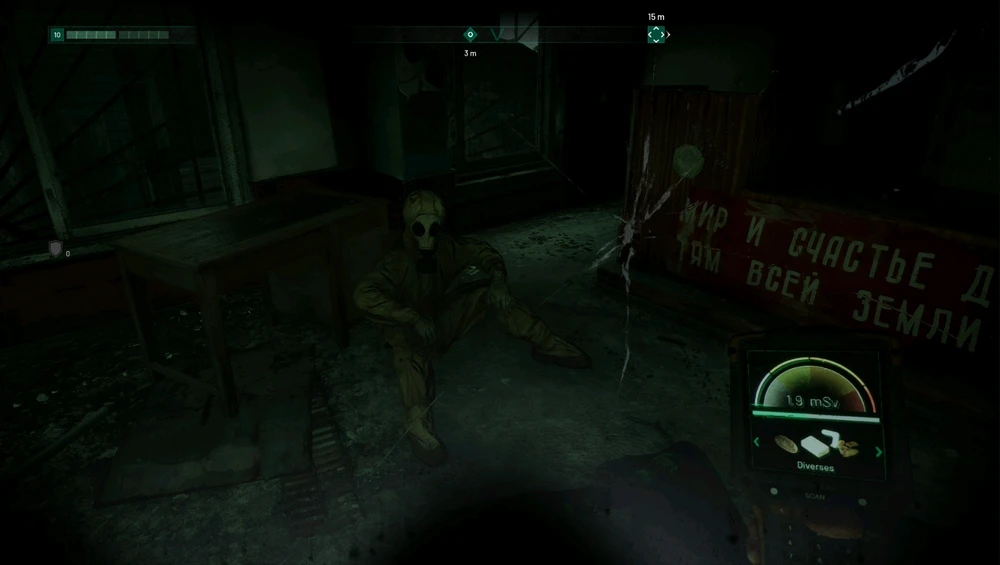
Task: Select the Diverses resource category icon
Action: point(816,445)
